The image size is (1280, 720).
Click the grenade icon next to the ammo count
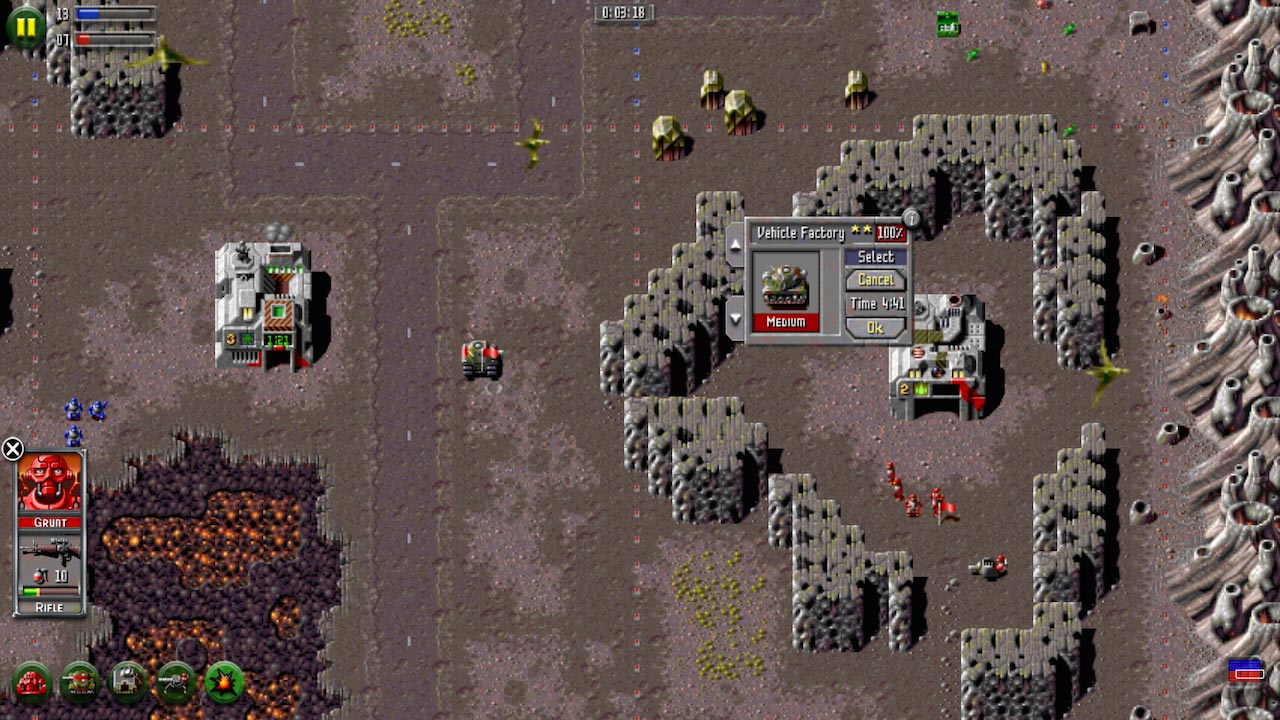coord(39,575)
